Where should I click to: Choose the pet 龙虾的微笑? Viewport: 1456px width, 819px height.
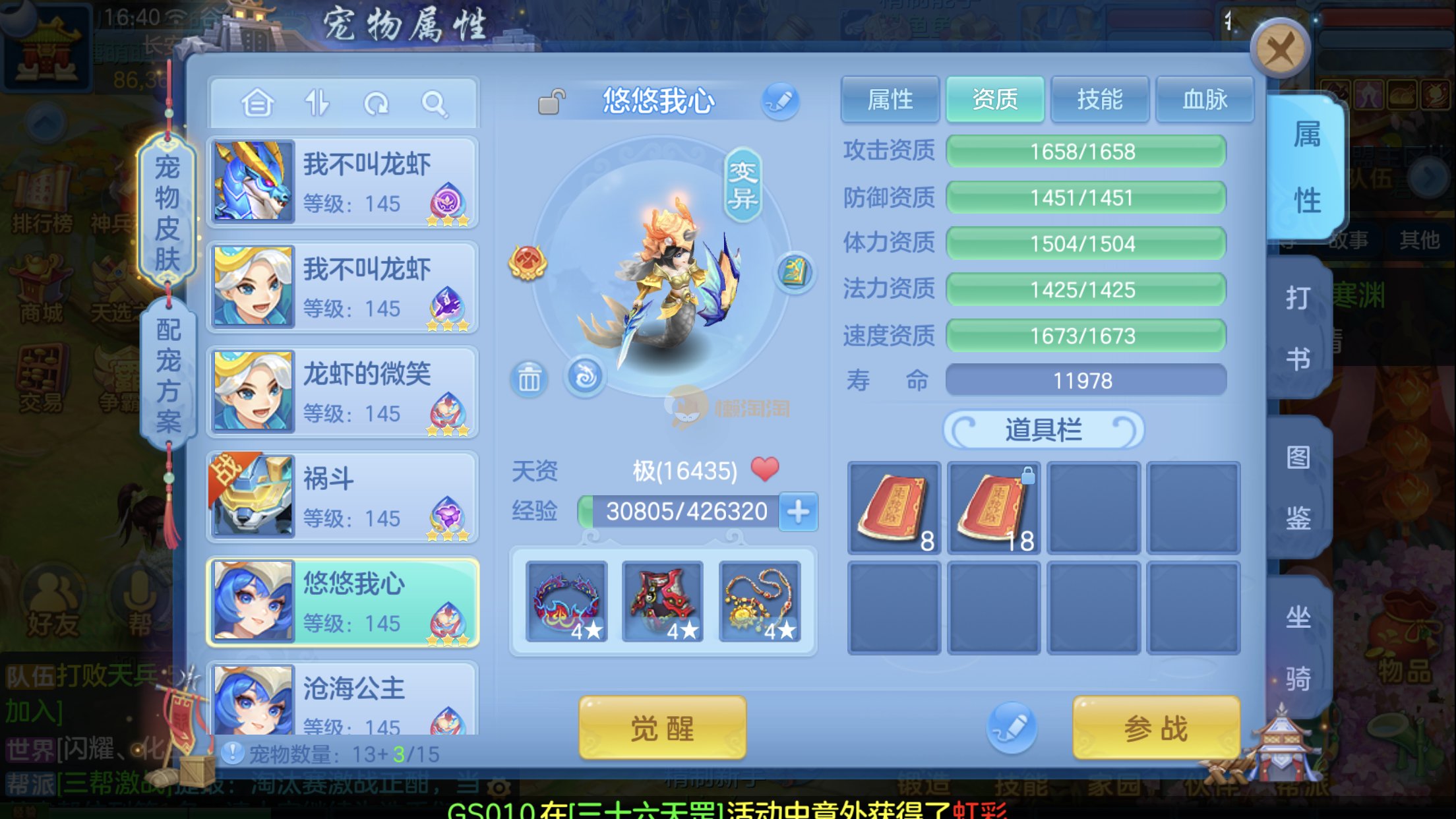pyautogui.click(x=342, y=392)
